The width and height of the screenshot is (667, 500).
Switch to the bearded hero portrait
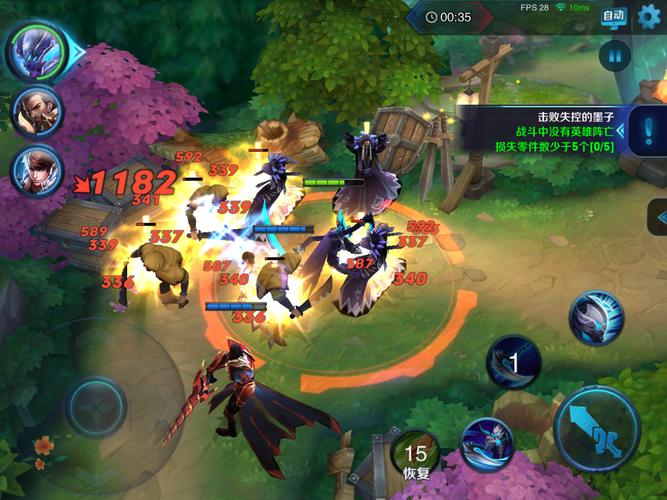36,112
